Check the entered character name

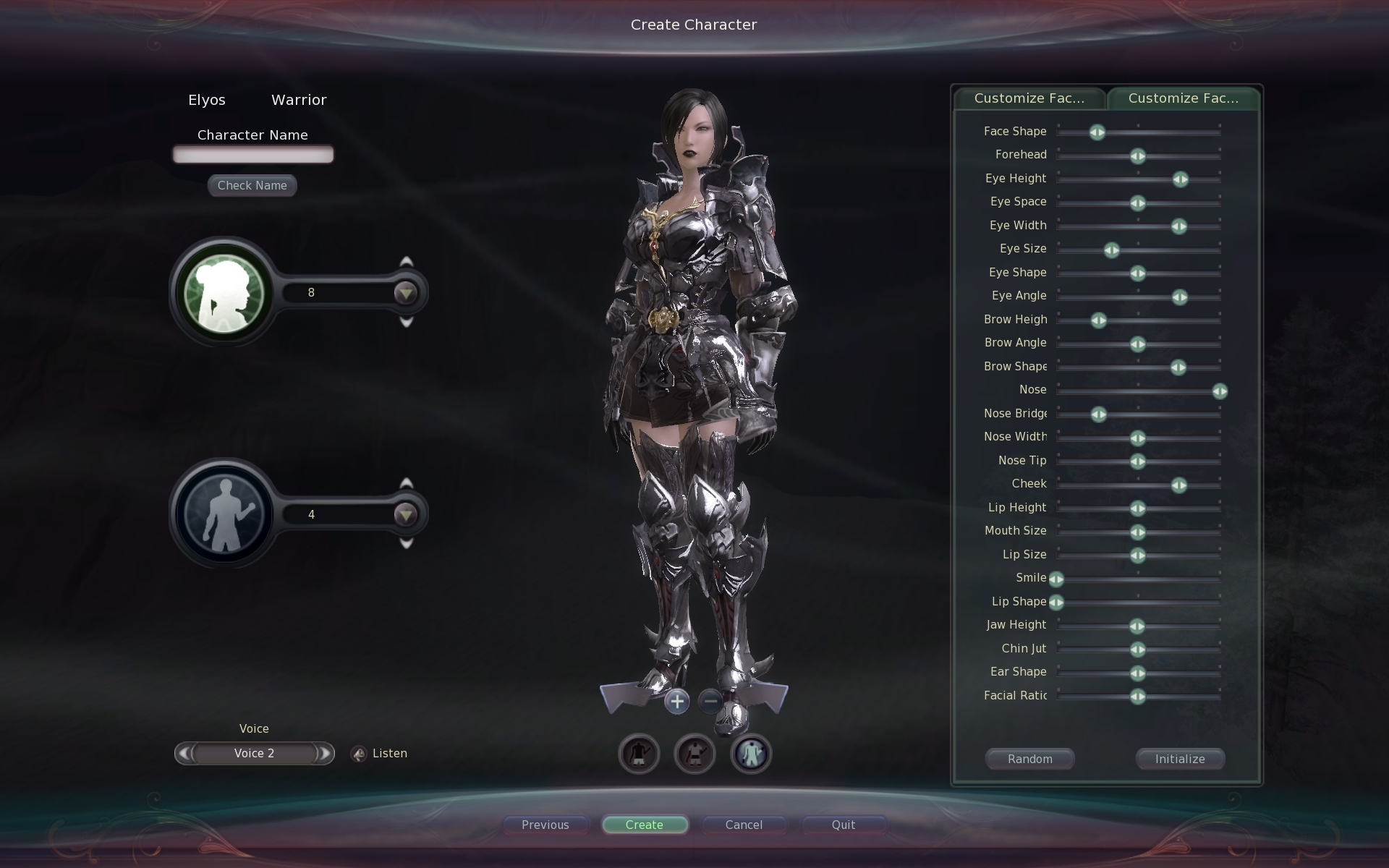click(x=252, y=185)
